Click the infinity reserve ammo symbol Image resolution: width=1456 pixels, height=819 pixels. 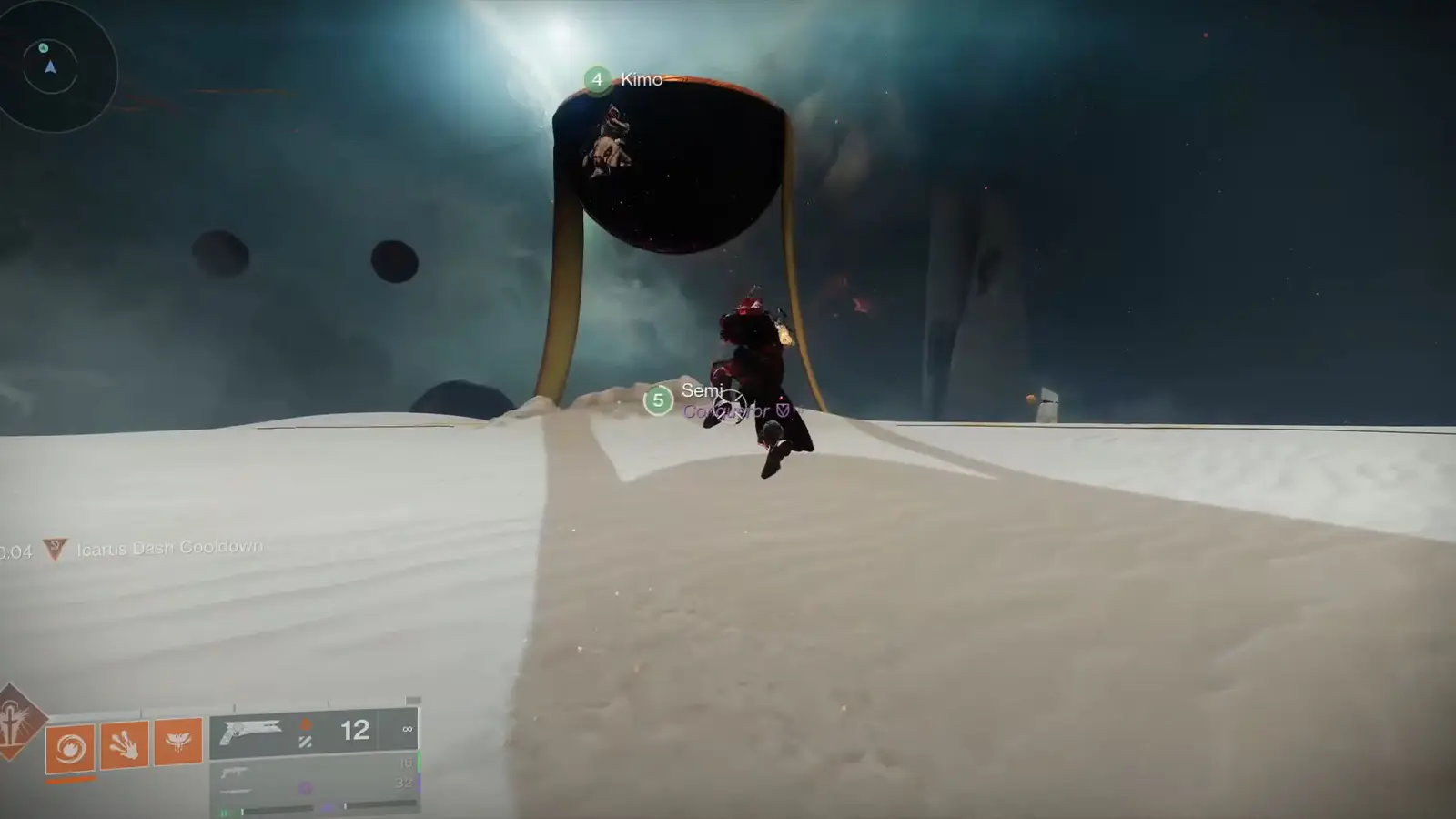coord(408,730)
